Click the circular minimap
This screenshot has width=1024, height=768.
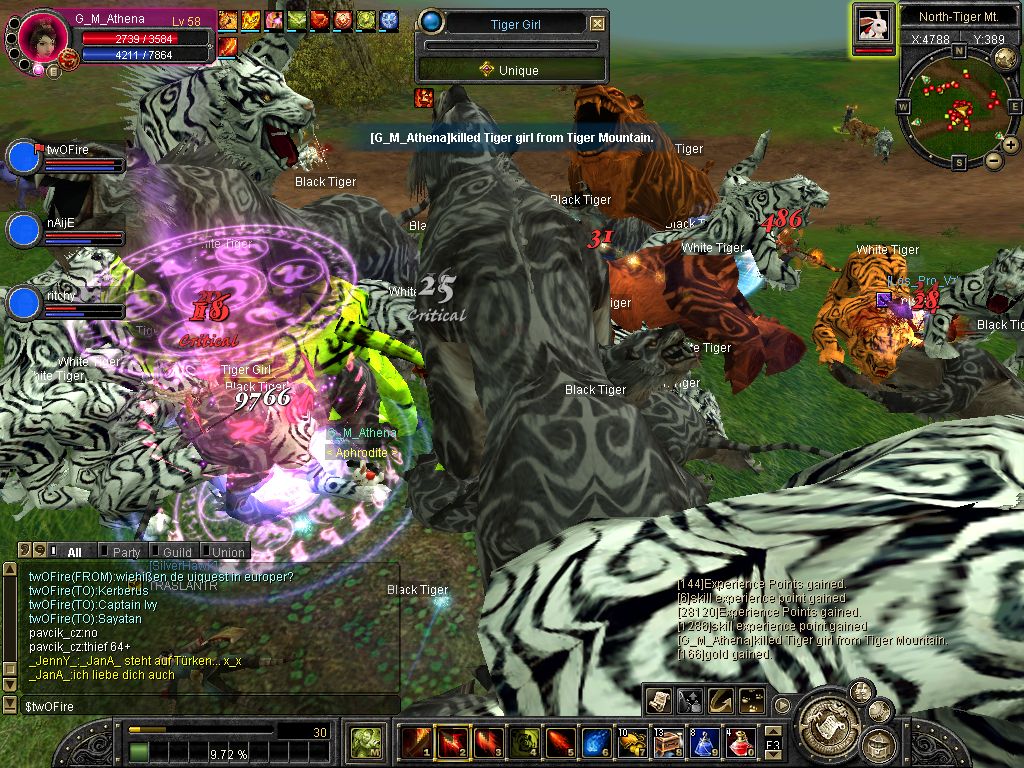click(x=958, y=107)
